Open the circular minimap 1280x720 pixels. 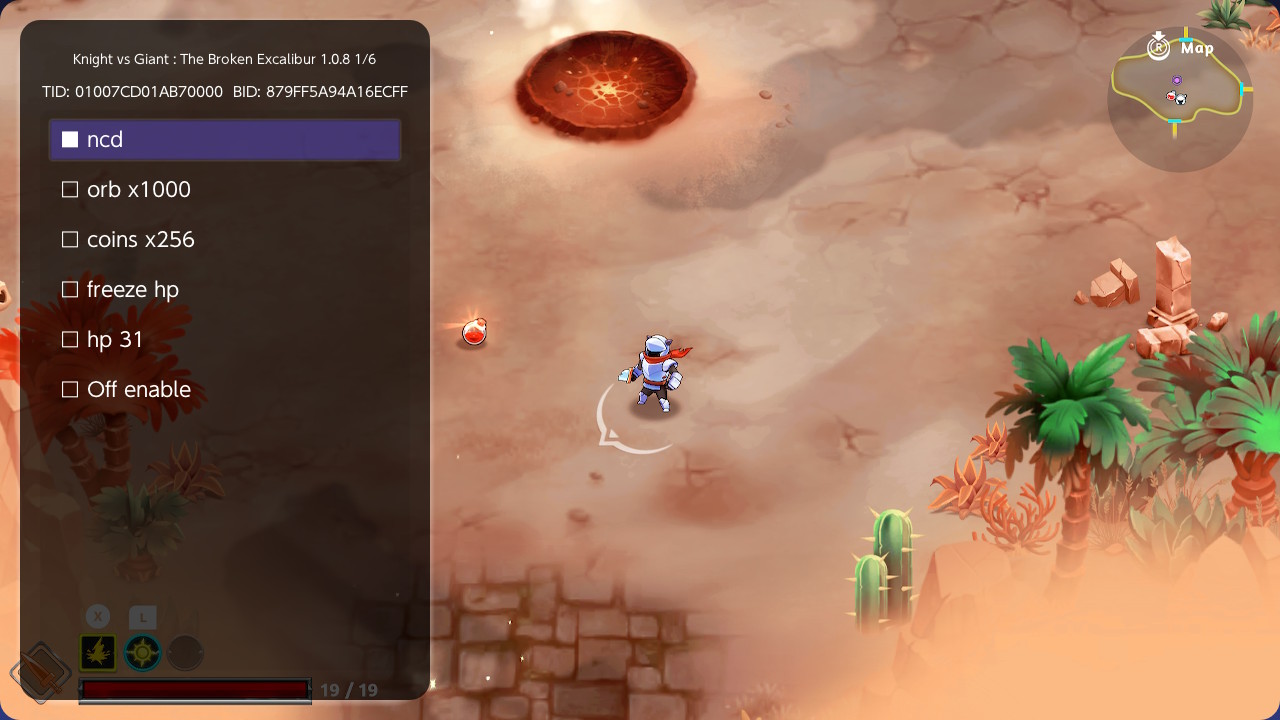1180,98
